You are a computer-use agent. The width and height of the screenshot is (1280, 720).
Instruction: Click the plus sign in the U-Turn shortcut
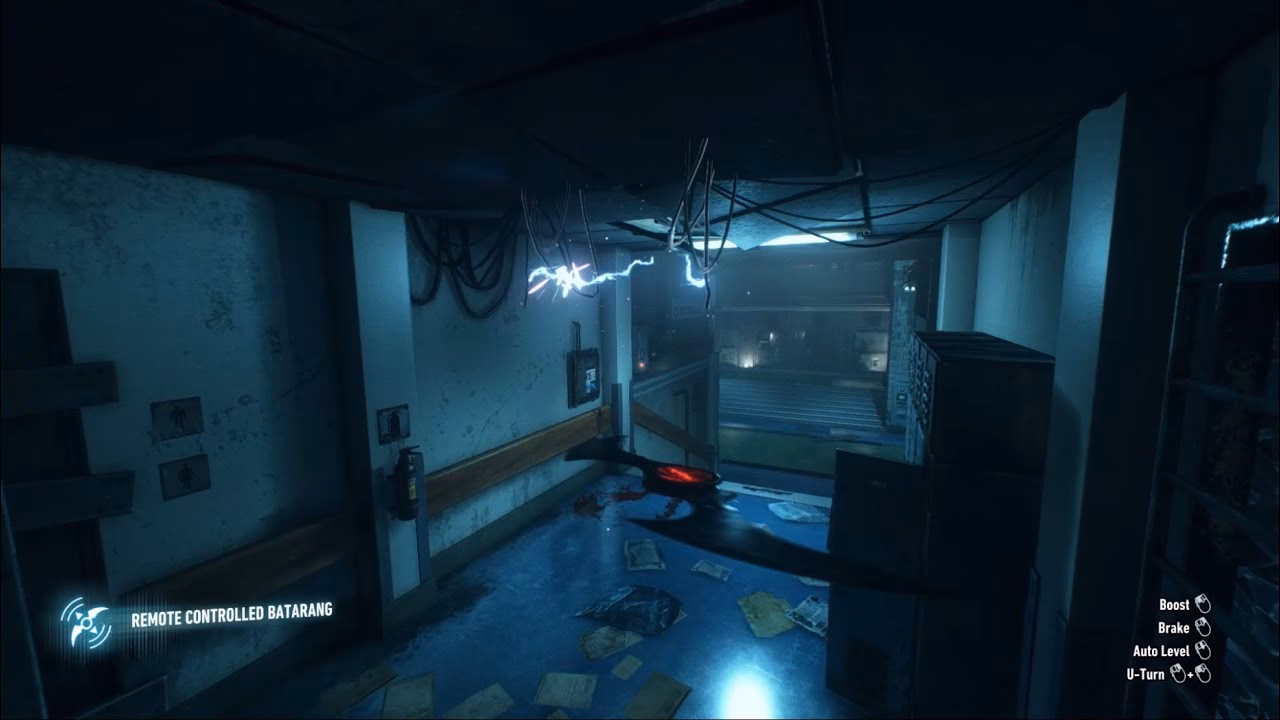1192,674
